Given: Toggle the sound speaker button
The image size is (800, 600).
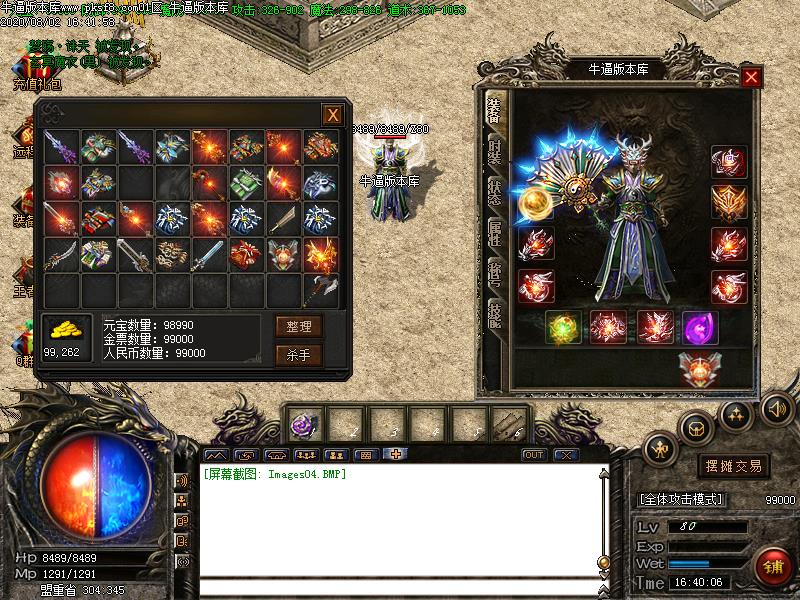Looking at the screenshot, I should click(776, 408).
